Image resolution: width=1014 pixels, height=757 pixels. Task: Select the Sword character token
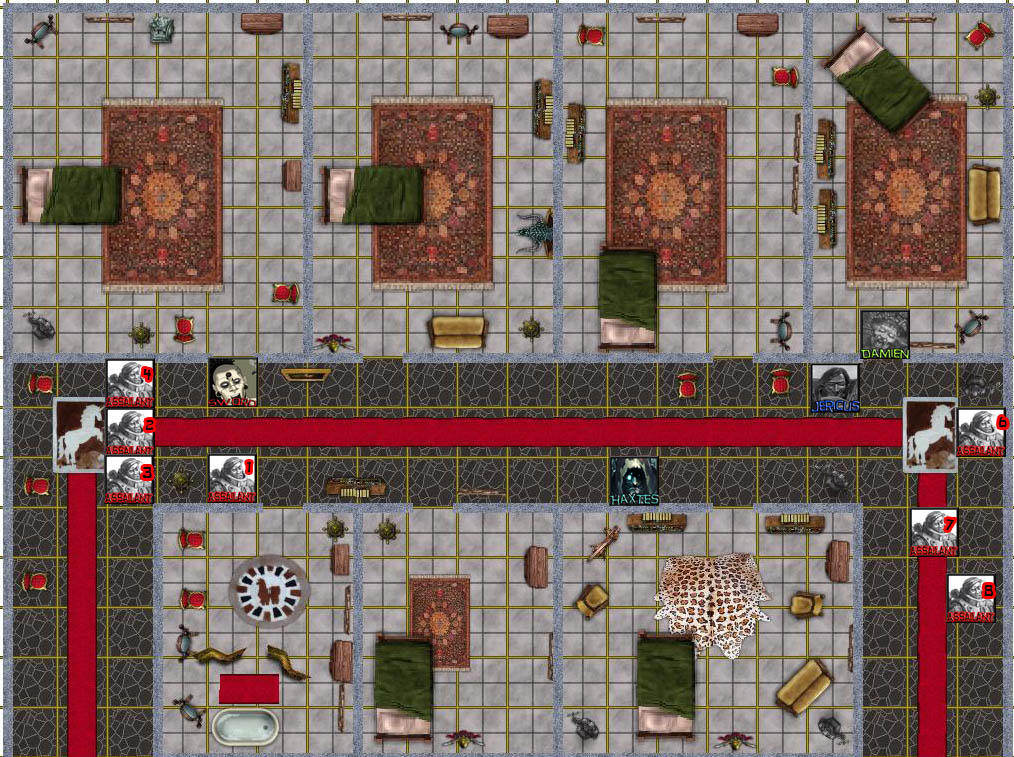click(x=233, y=383)
